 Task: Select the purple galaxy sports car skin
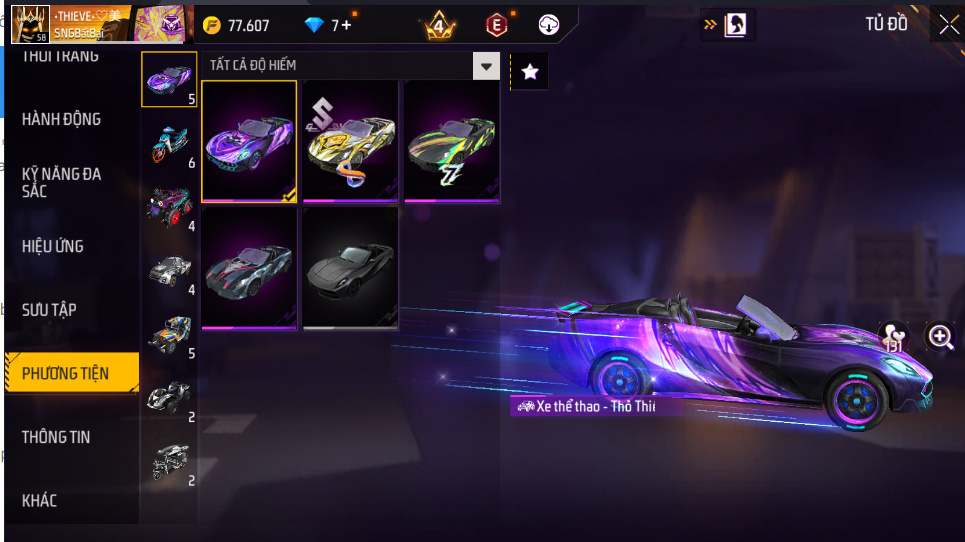pos(249,141)
